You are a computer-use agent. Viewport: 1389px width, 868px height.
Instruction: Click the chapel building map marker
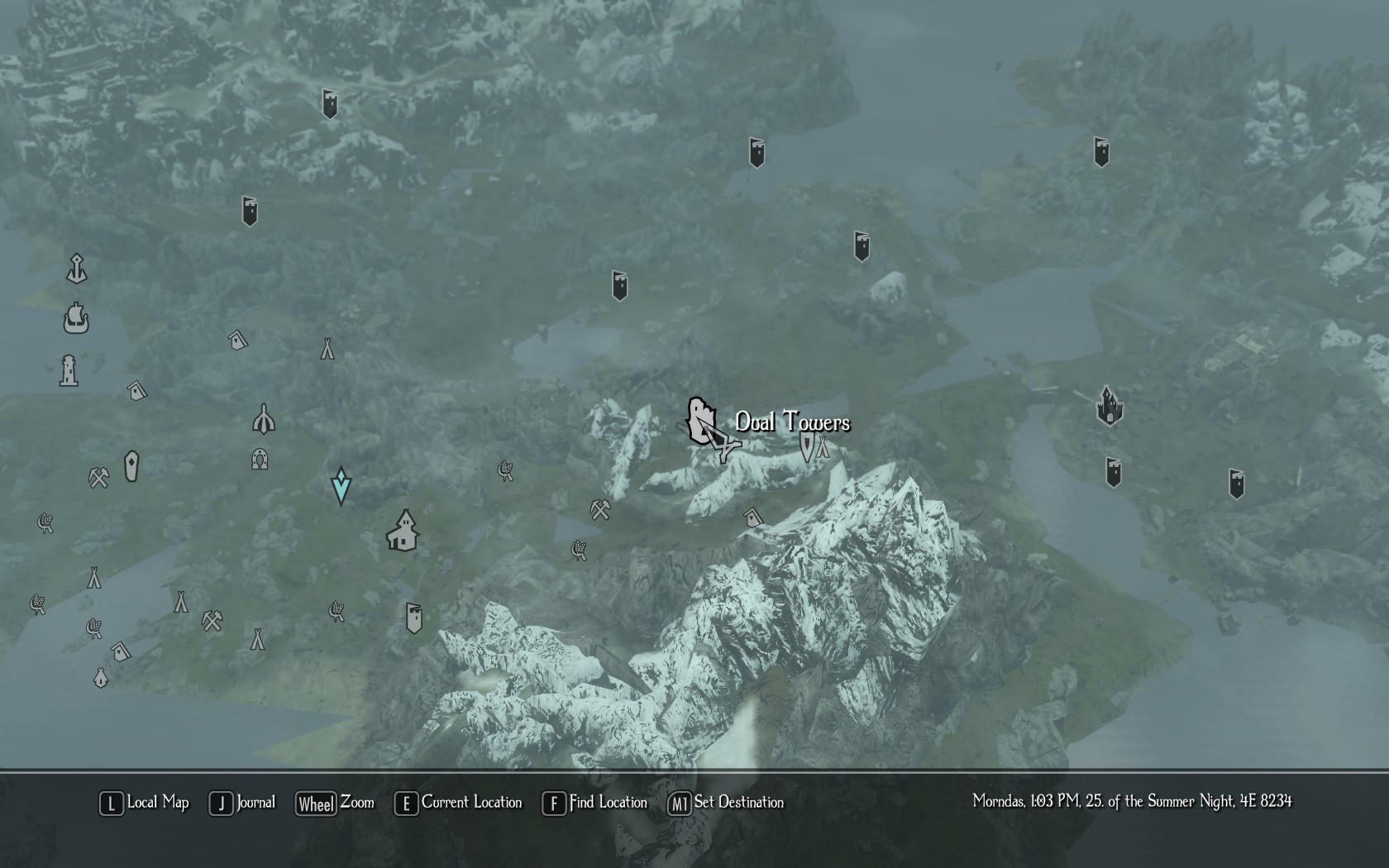pyautogui.click(x=403, y=531)
